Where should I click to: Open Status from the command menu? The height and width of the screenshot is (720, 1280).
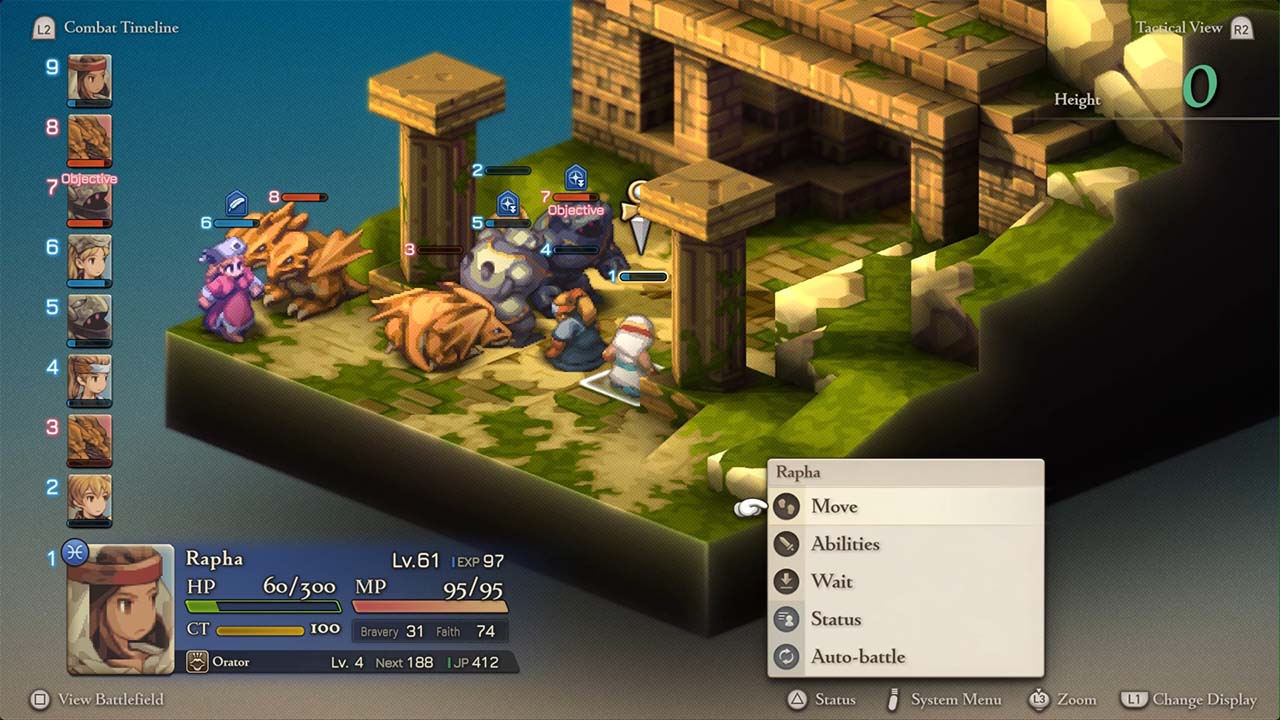click(836, 619)
